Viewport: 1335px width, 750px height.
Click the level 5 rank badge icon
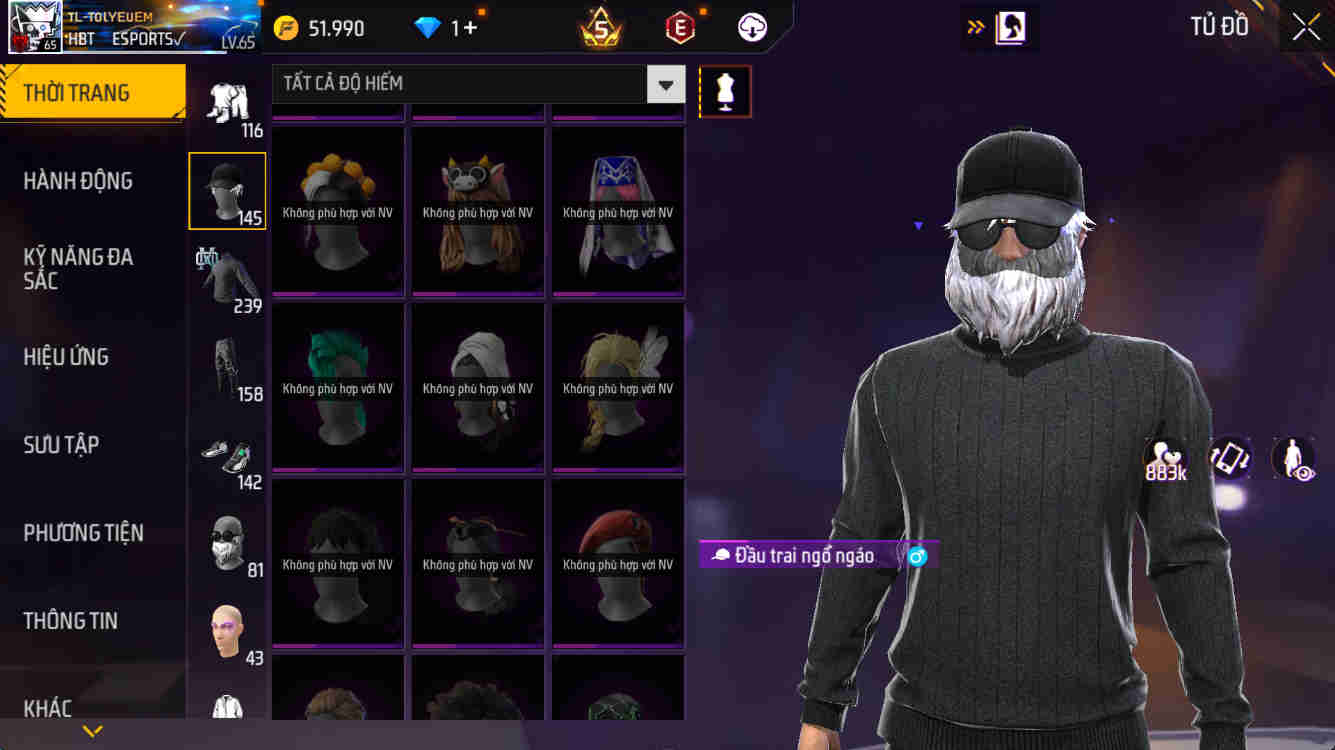(600, 27)
